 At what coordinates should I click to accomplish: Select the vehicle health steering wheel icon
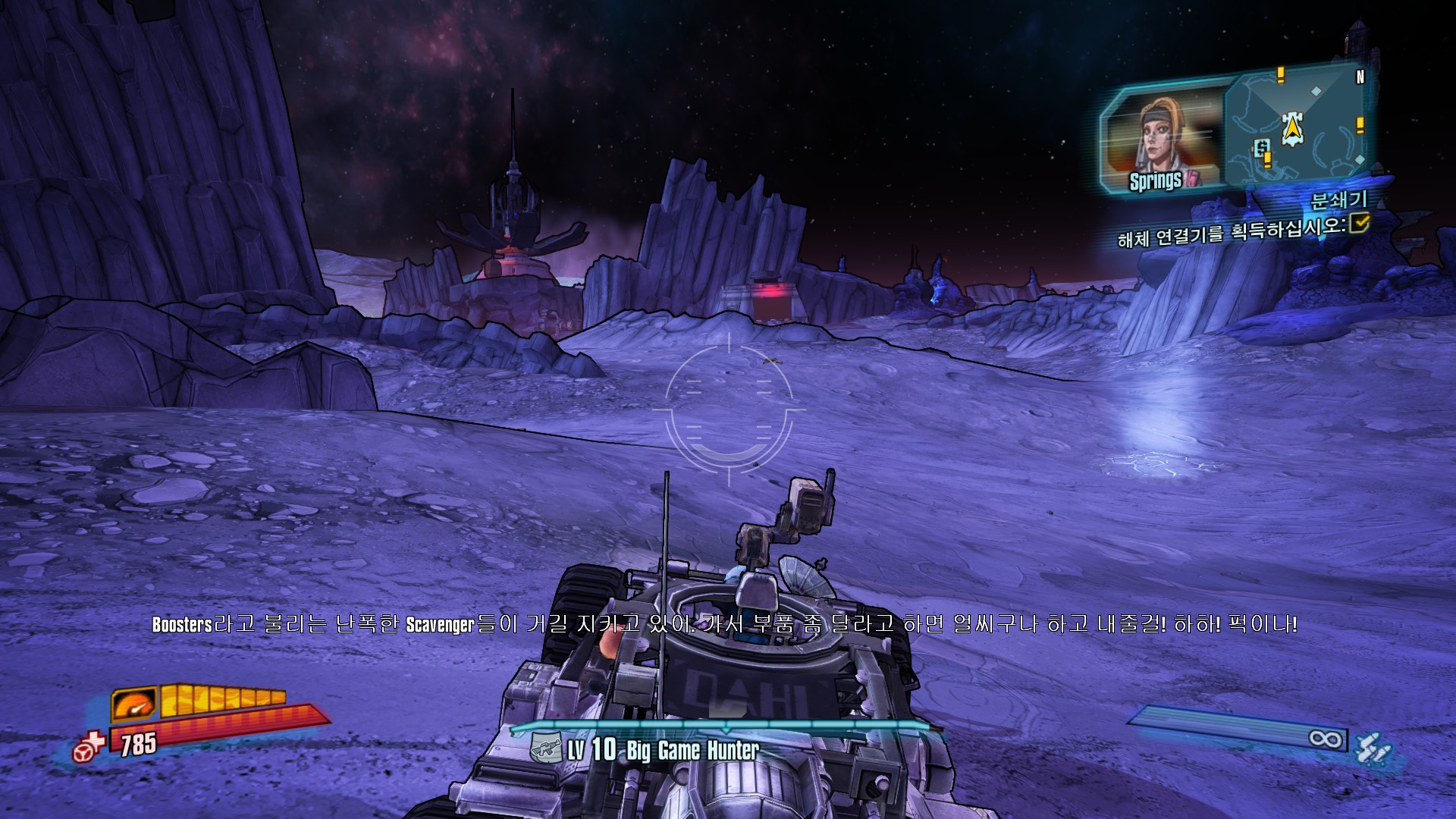point(89,747)
